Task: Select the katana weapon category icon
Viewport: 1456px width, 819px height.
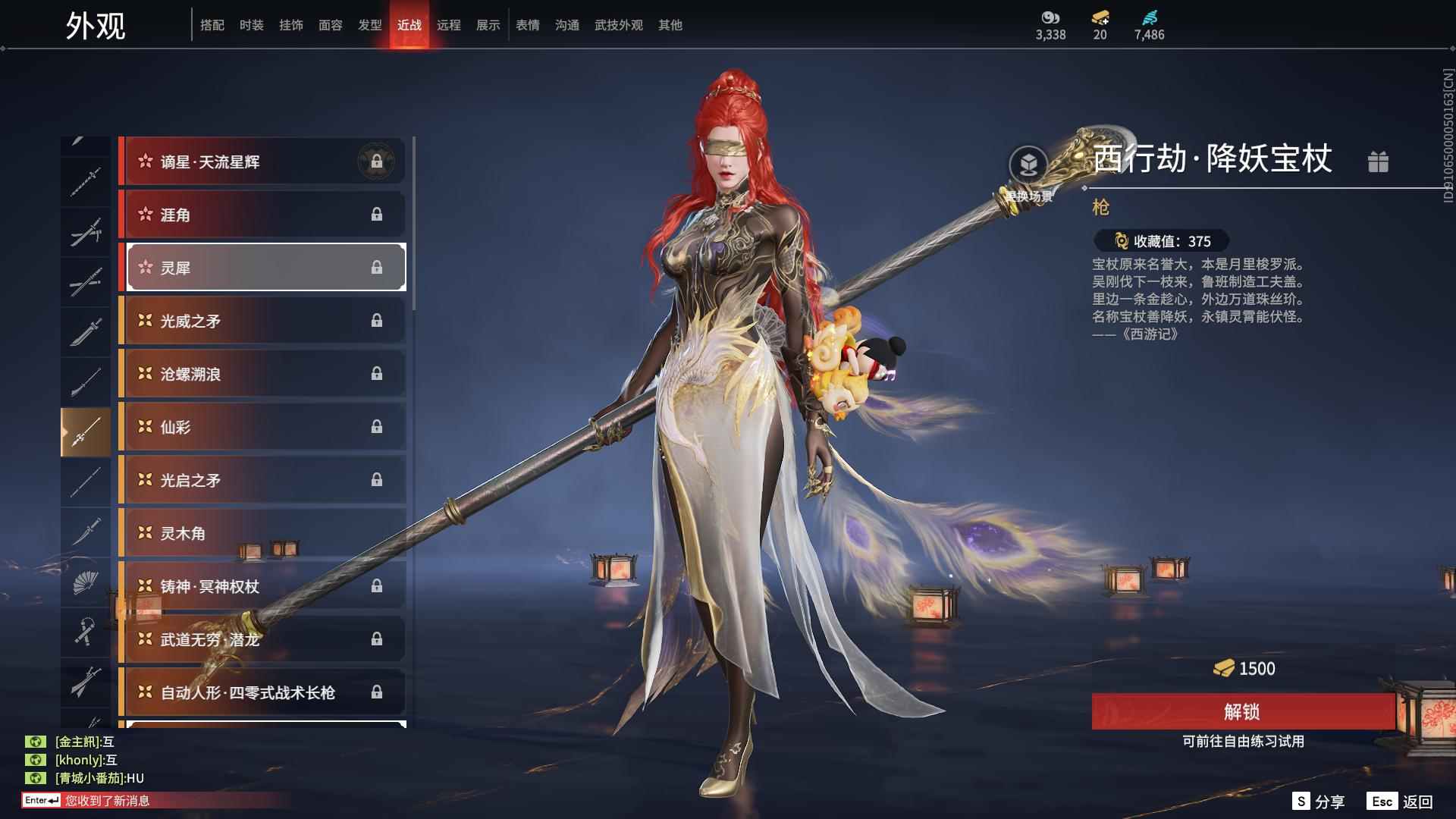Action: tap(86, 330)
